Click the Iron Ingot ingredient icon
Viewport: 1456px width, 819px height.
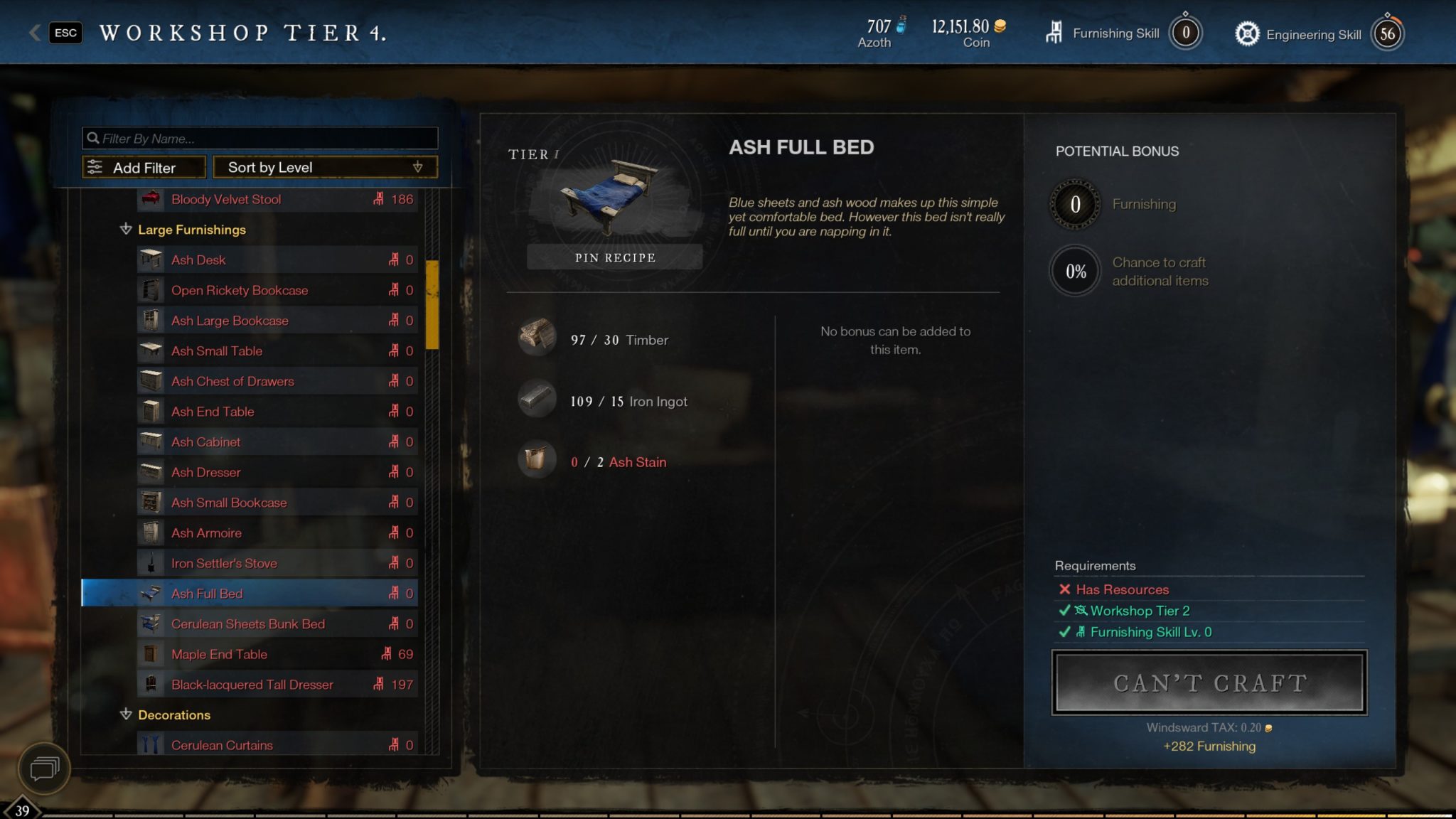(537, 399)
